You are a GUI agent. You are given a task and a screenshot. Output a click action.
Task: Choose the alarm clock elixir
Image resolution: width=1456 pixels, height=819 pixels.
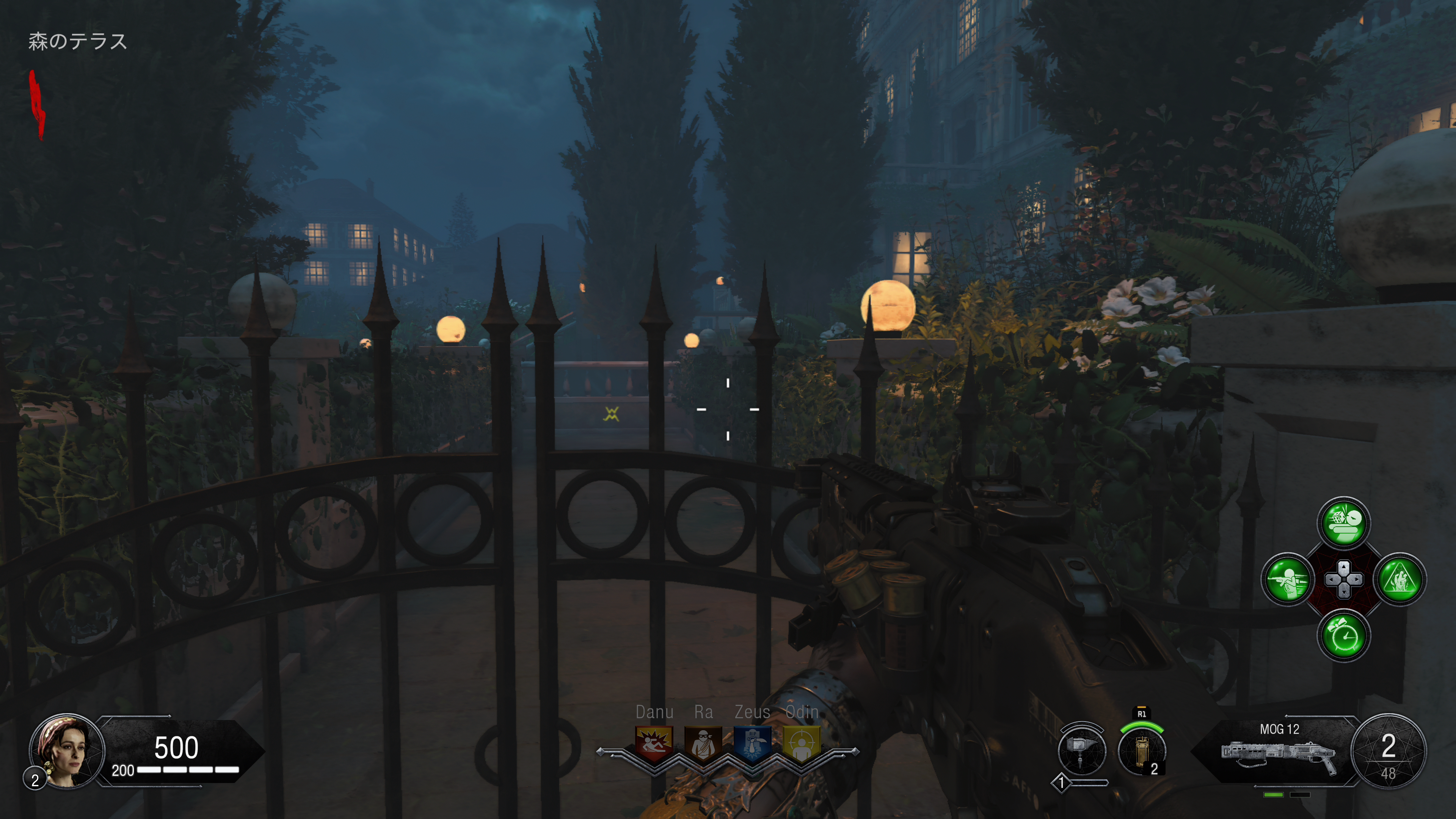(x=1343, y=636)
